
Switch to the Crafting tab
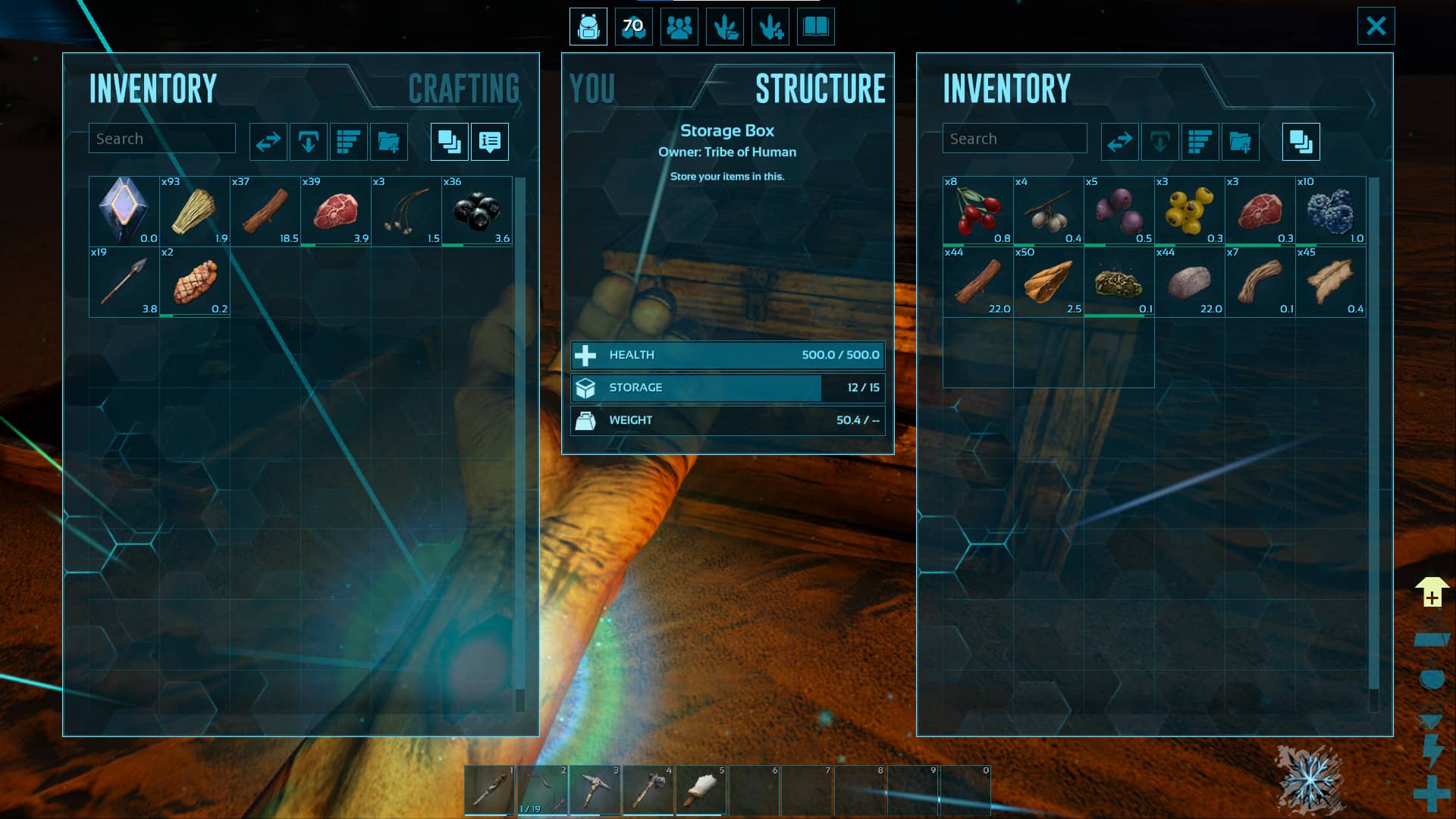pyautogui.click(x=463, y=89)
